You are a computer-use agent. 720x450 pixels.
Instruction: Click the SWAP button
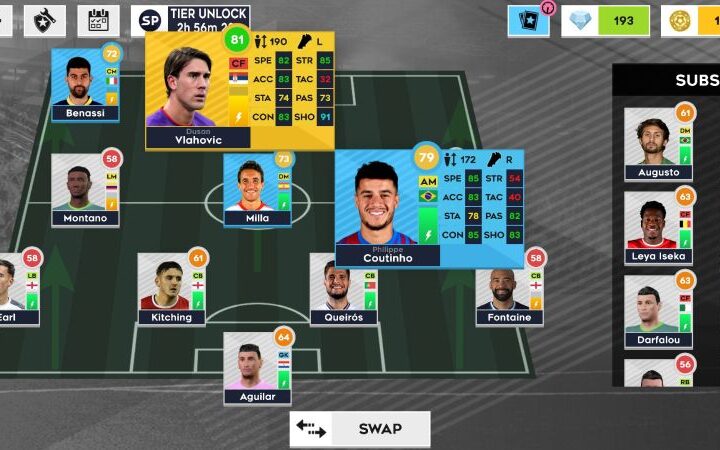[x=360, y=429]
